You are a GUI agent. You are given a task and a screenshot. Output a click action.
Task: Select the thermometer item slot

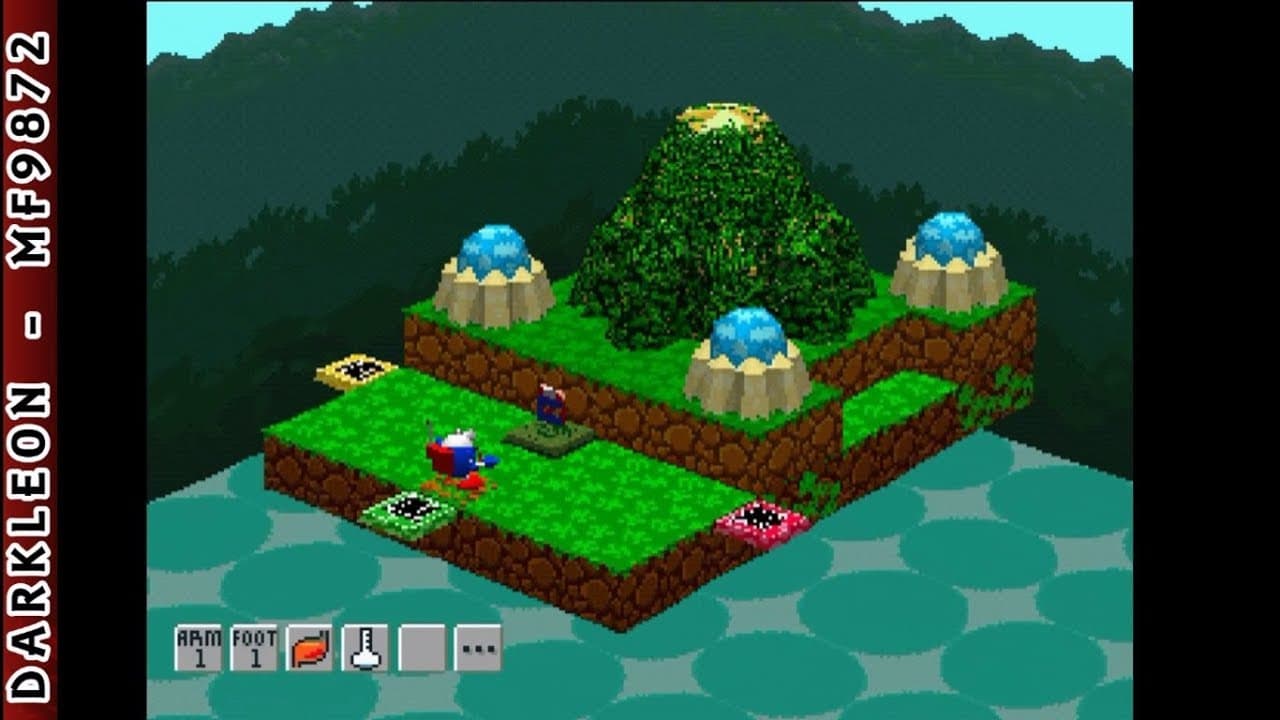[x=365, y=648]
